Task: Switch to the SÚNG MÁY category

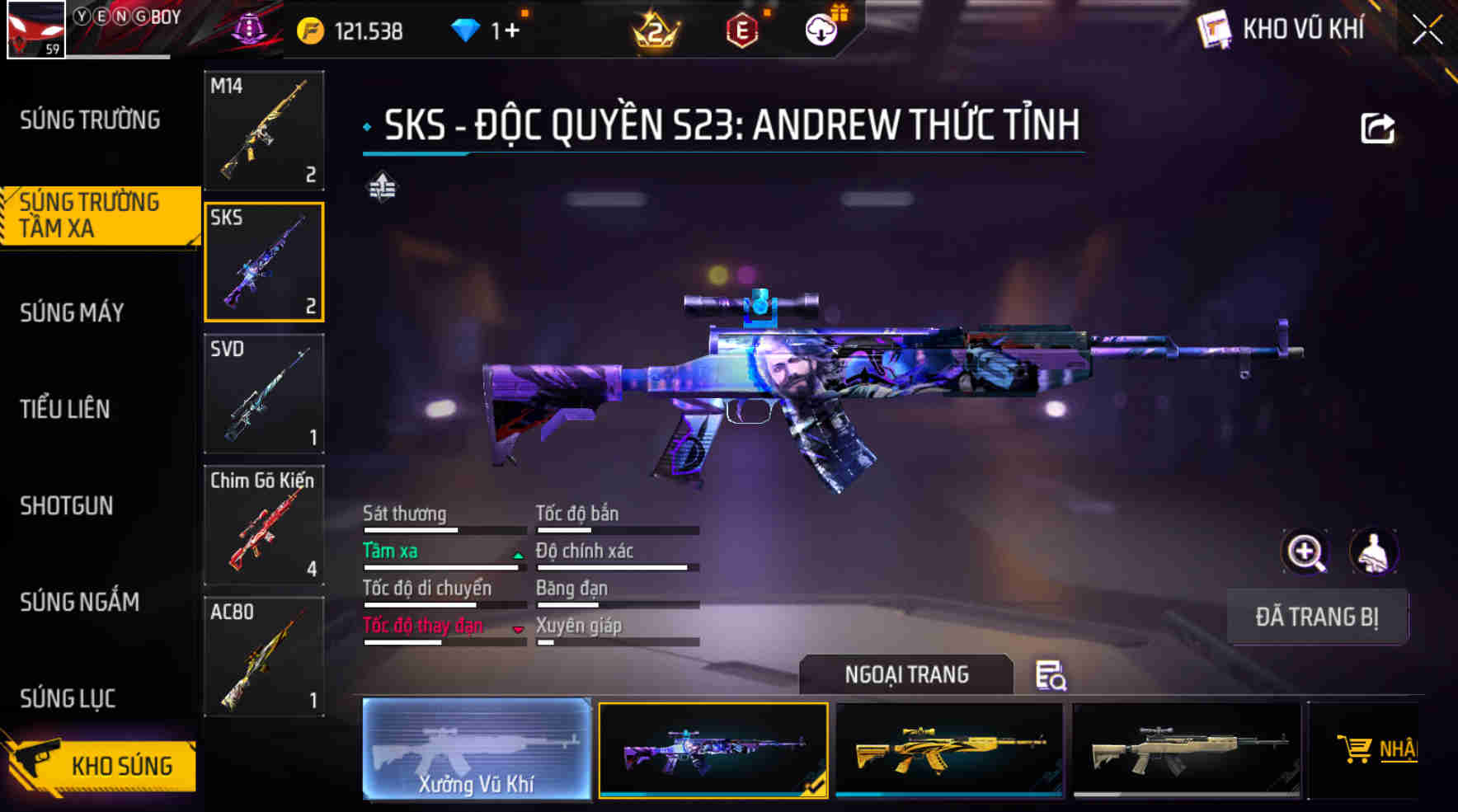Action: click(x=71, y=313)
